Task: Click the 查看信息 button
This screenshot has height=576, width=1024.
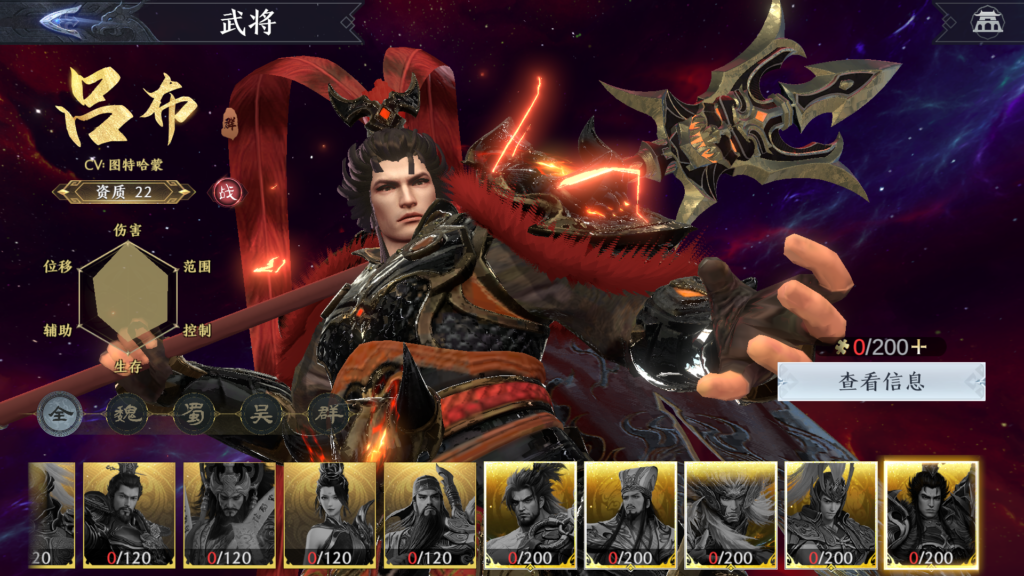Action: coord(881,381)
